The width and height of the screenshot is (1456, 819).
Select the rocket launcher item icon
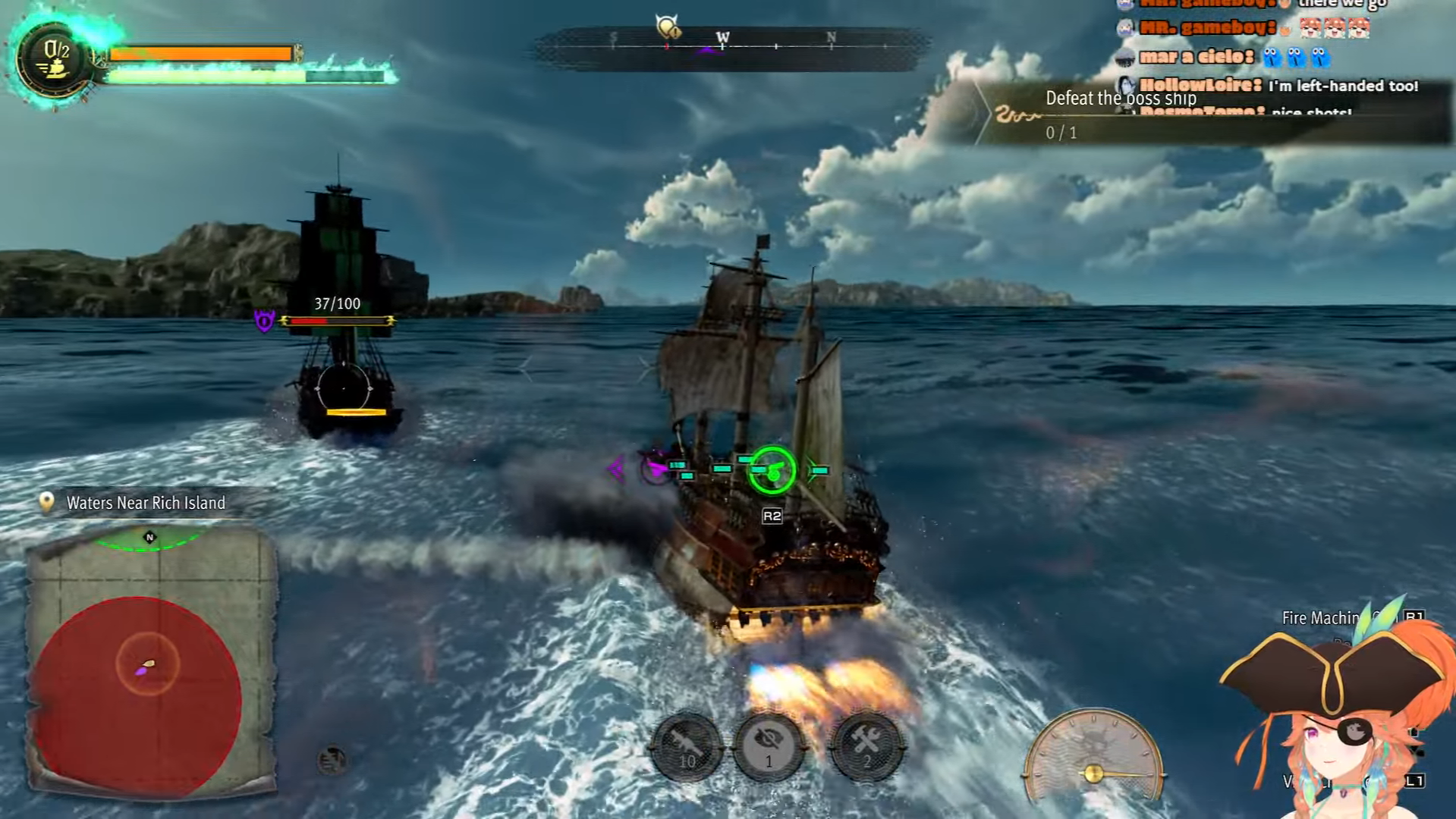pyautogui.click(x=687, y=747)
